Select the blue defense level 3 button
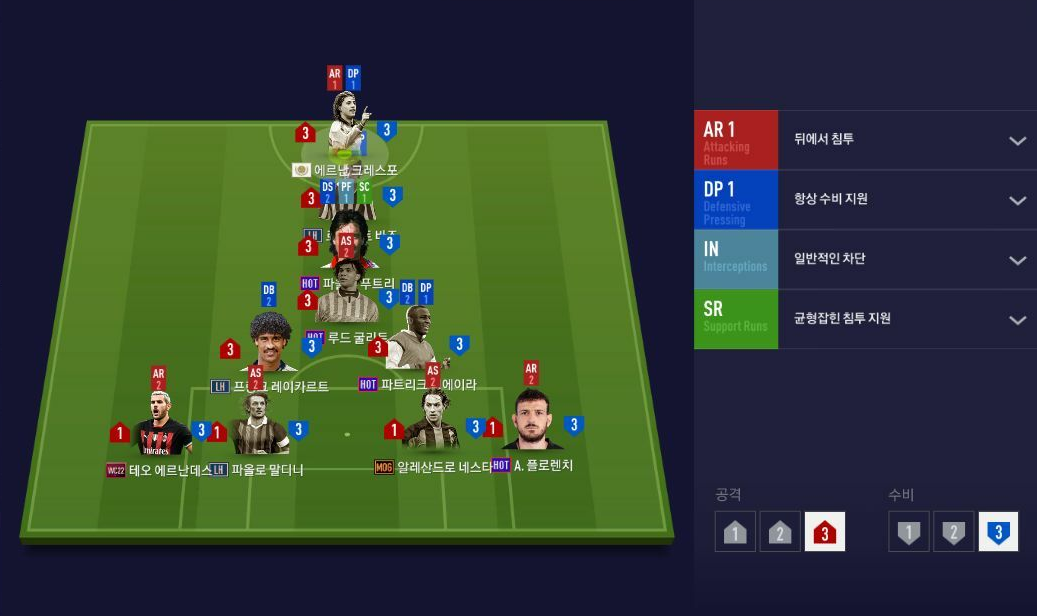1037x616 pixels. (x=998, y=532)
